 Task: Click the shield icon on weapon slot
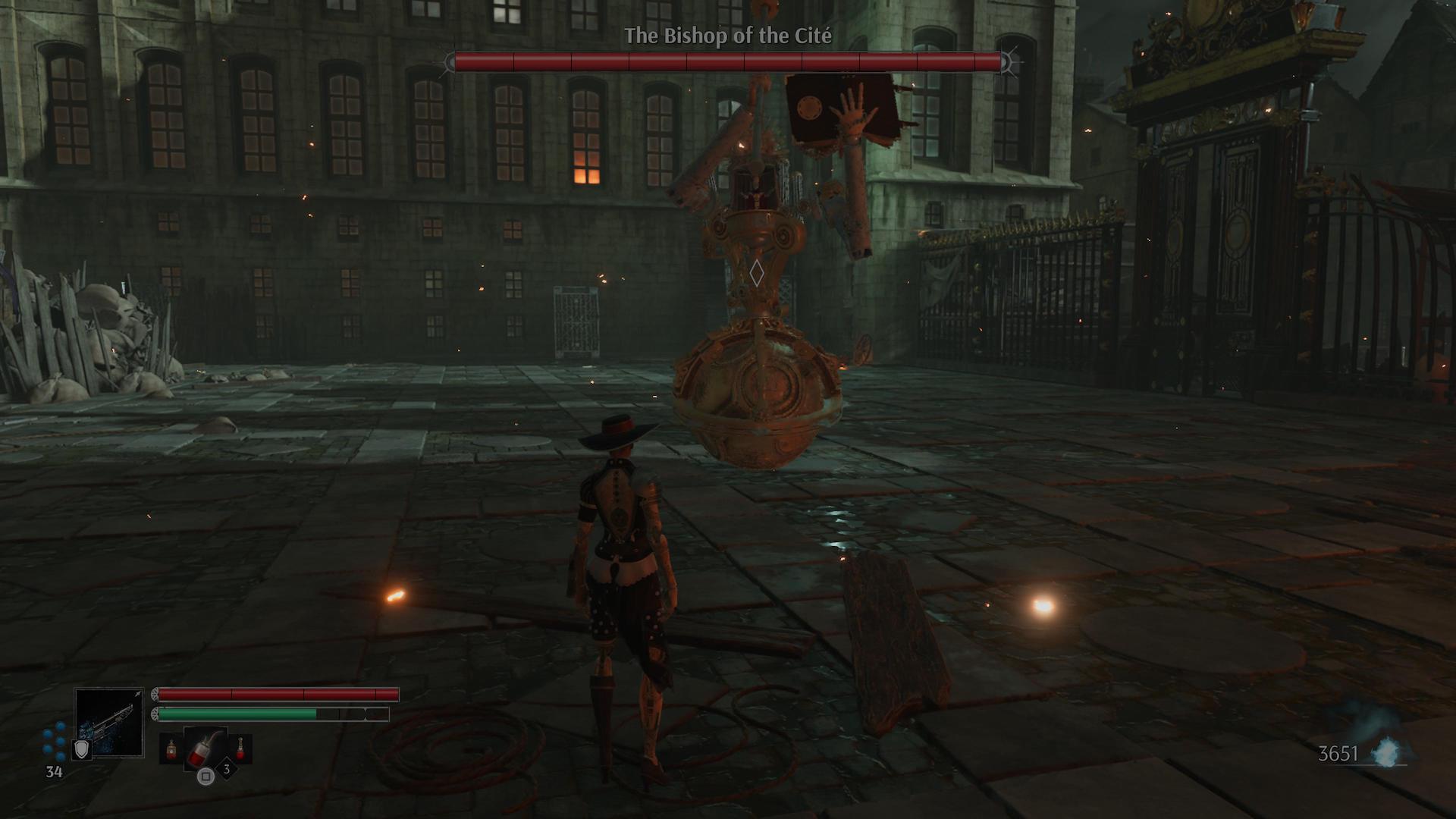(x=82, y=749)
